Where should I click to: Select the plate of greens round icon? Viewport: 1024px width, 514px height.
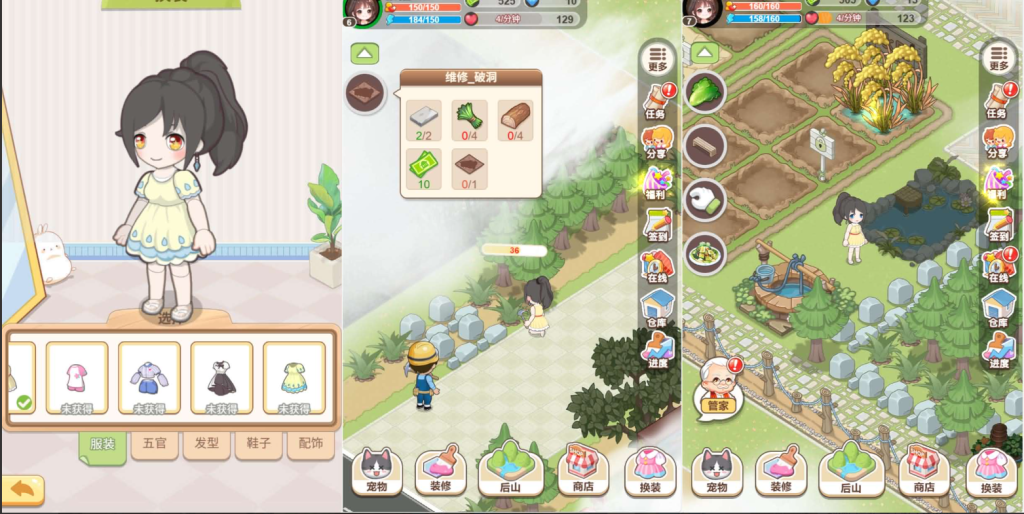pos(705,253)
